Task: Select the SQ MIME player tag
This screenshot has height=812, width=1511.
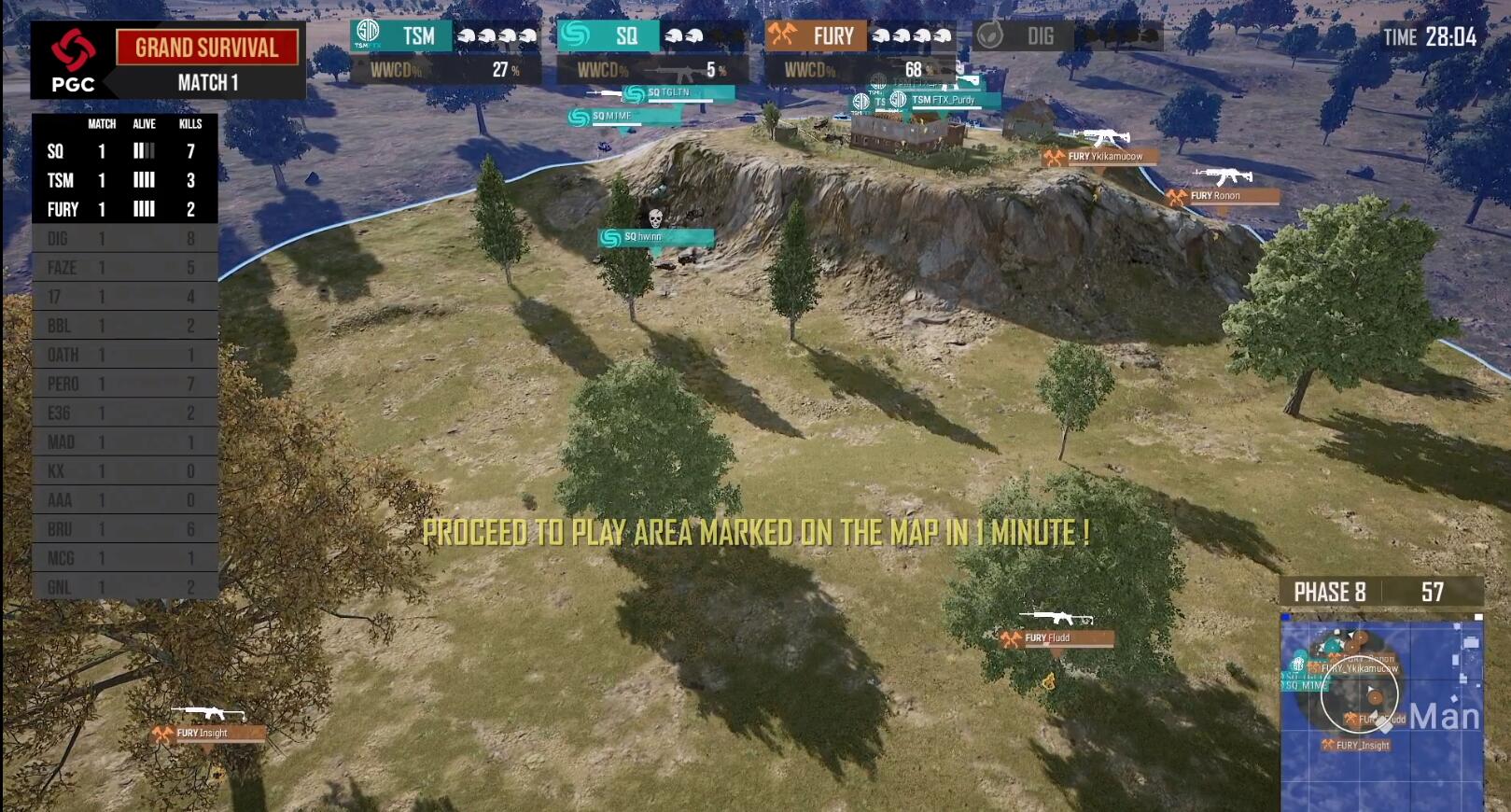Action: tap(621, 117)
